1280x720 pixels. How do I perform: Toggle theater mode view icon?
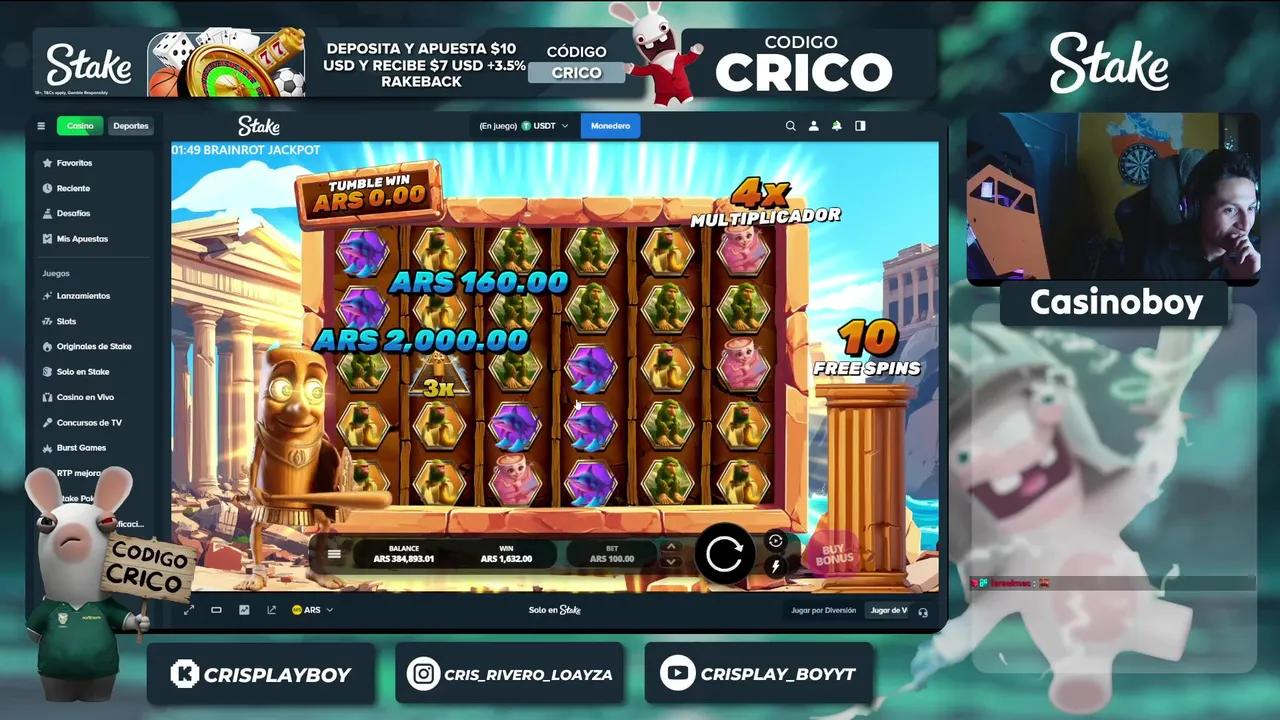(215, 608)
